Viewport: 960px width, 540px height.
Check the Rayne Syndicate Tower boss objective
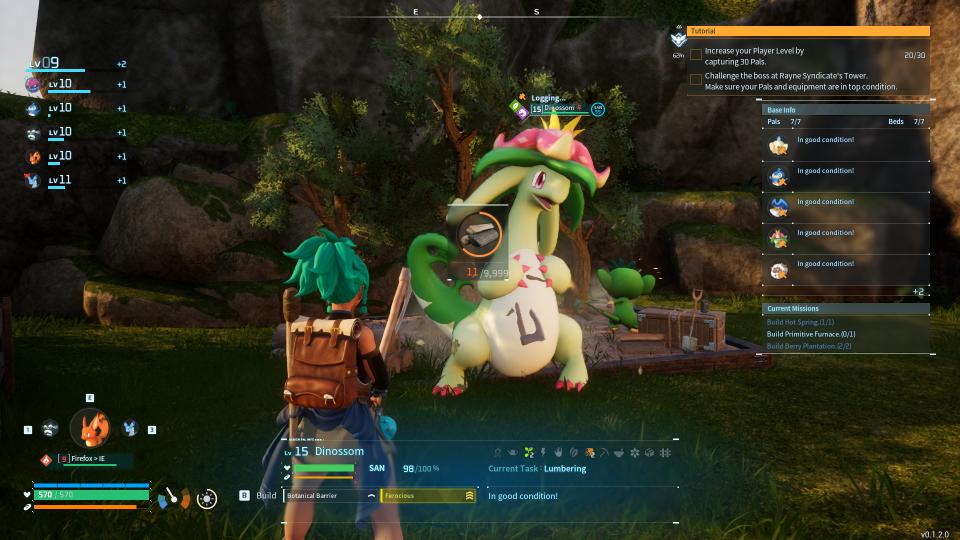[x=696, y=80]
